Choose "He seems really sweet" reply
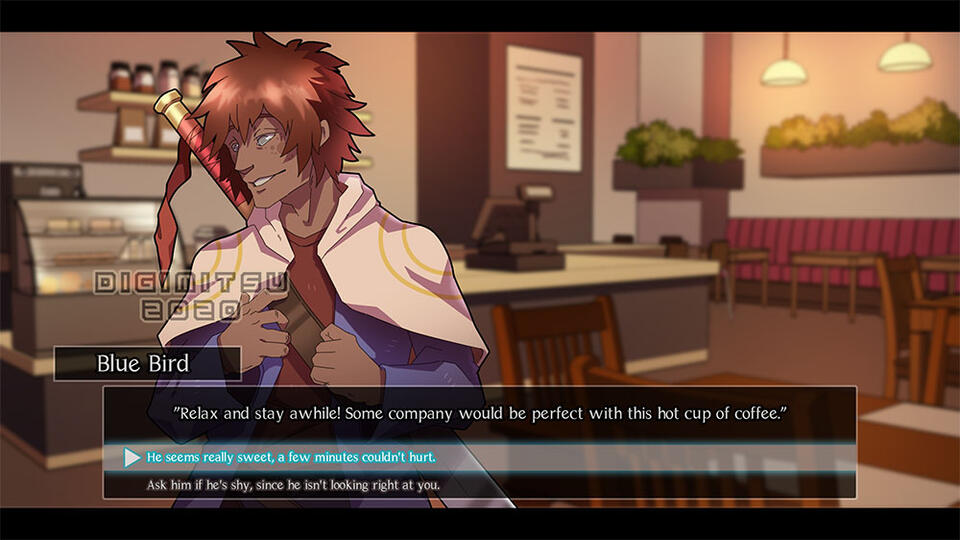Viewport: 960px width, 540px height. click(x=291, y=457)
